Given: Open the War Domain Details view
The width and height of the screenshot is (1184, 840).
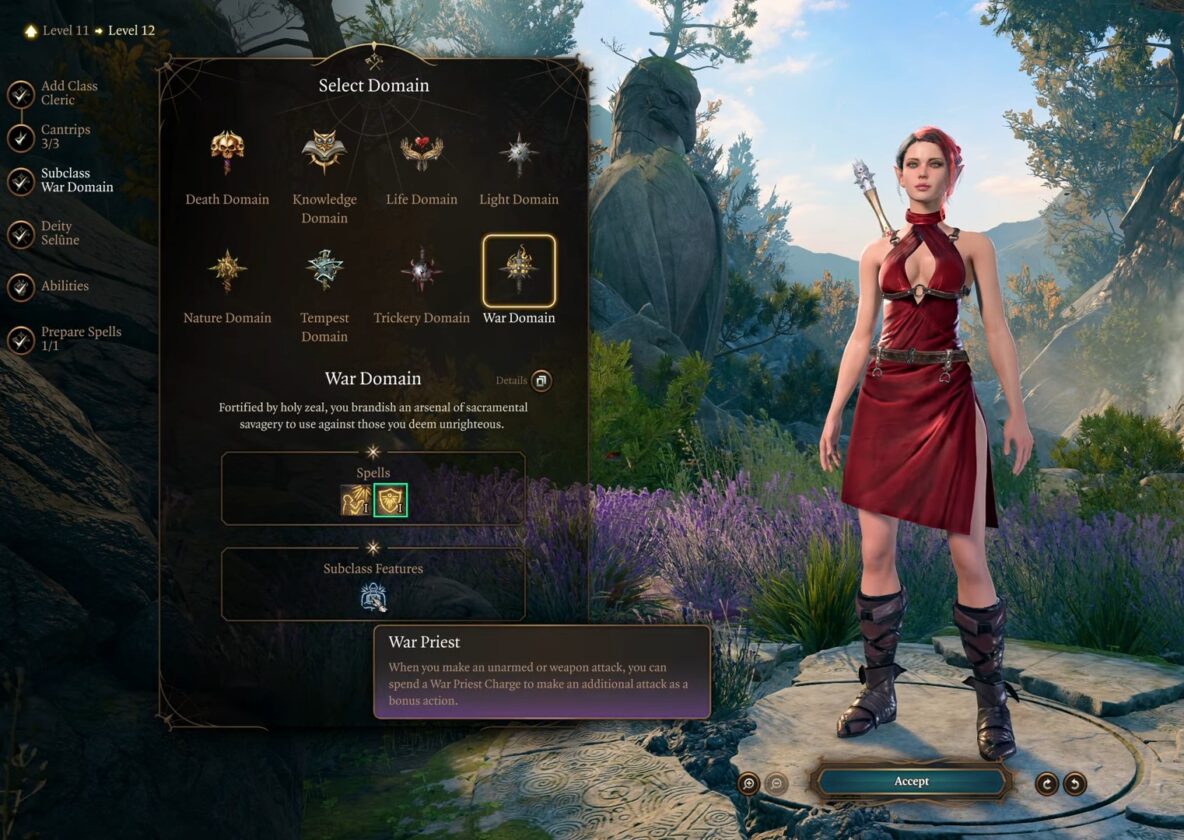Looking at the screenshot, I should click(x=541, y=381).
